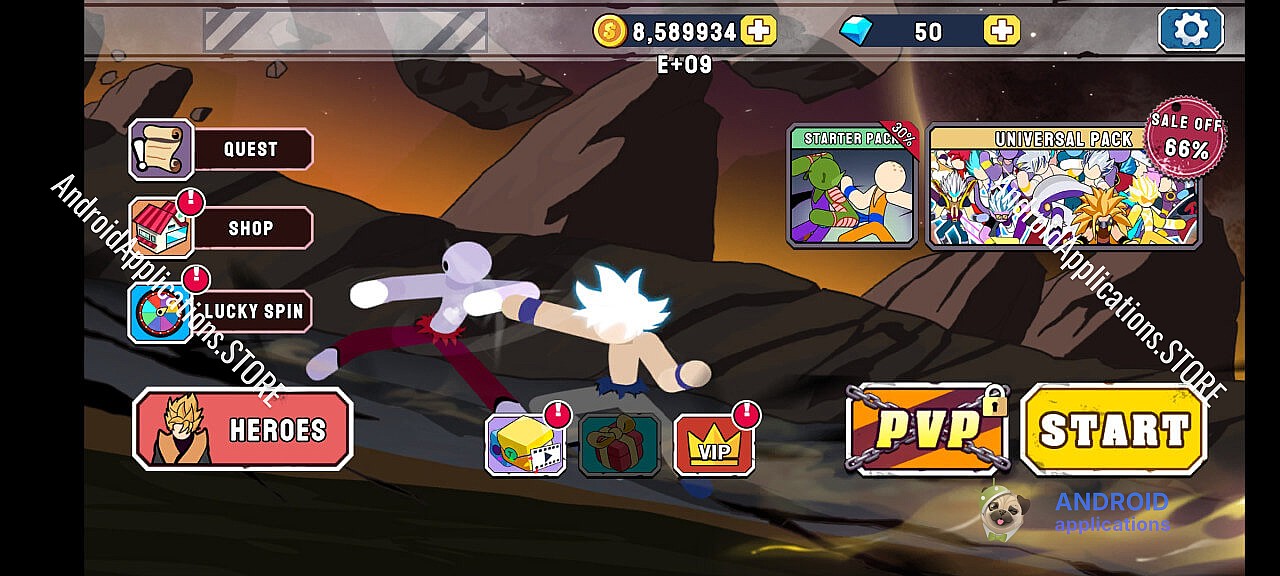Add more blue diamonds with plus button

(1001, 31)
